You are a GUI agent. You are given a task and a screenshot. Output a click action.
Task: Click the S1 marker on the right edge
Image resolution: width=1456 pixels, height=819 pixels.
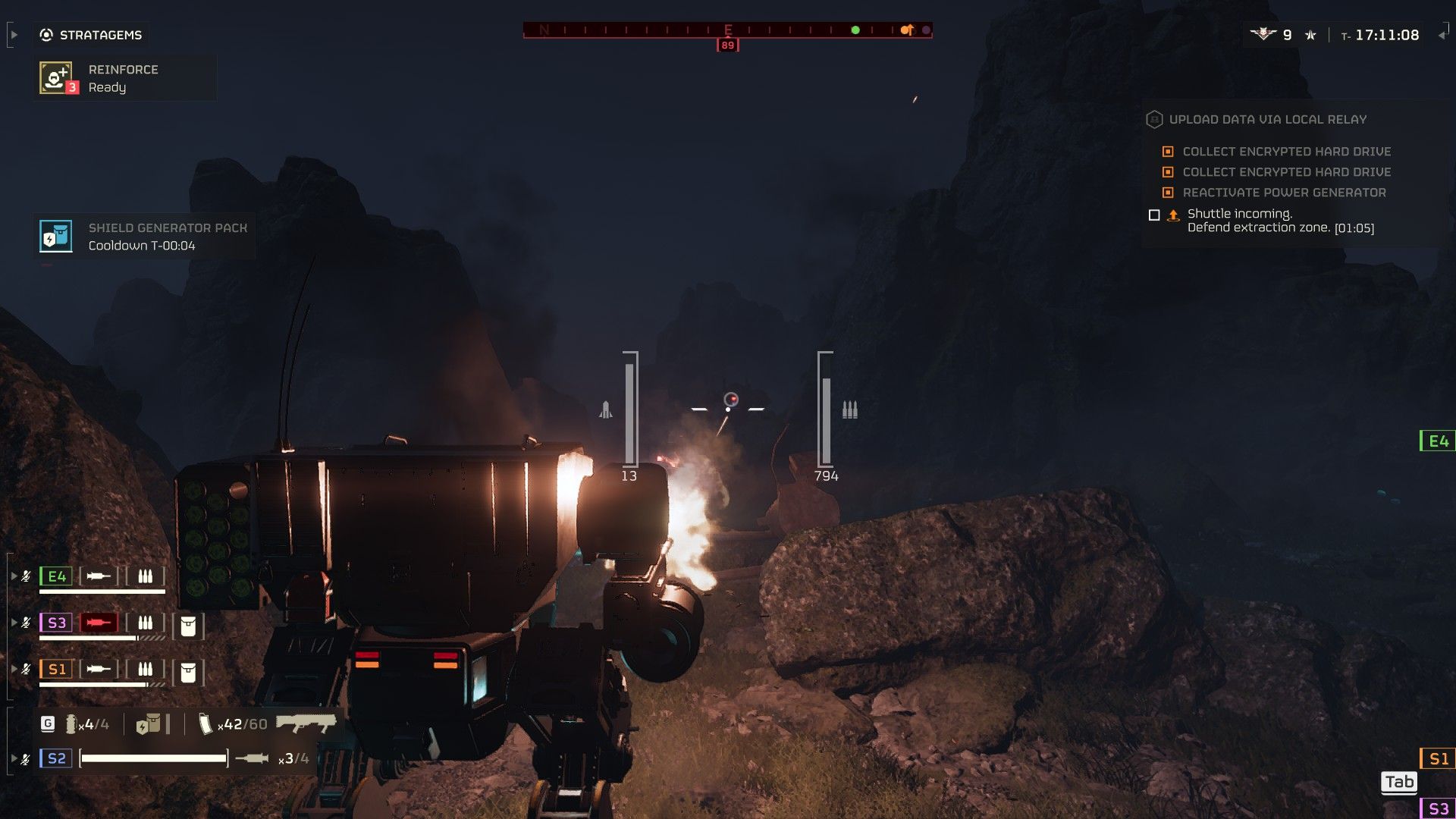click(1437, 756)
